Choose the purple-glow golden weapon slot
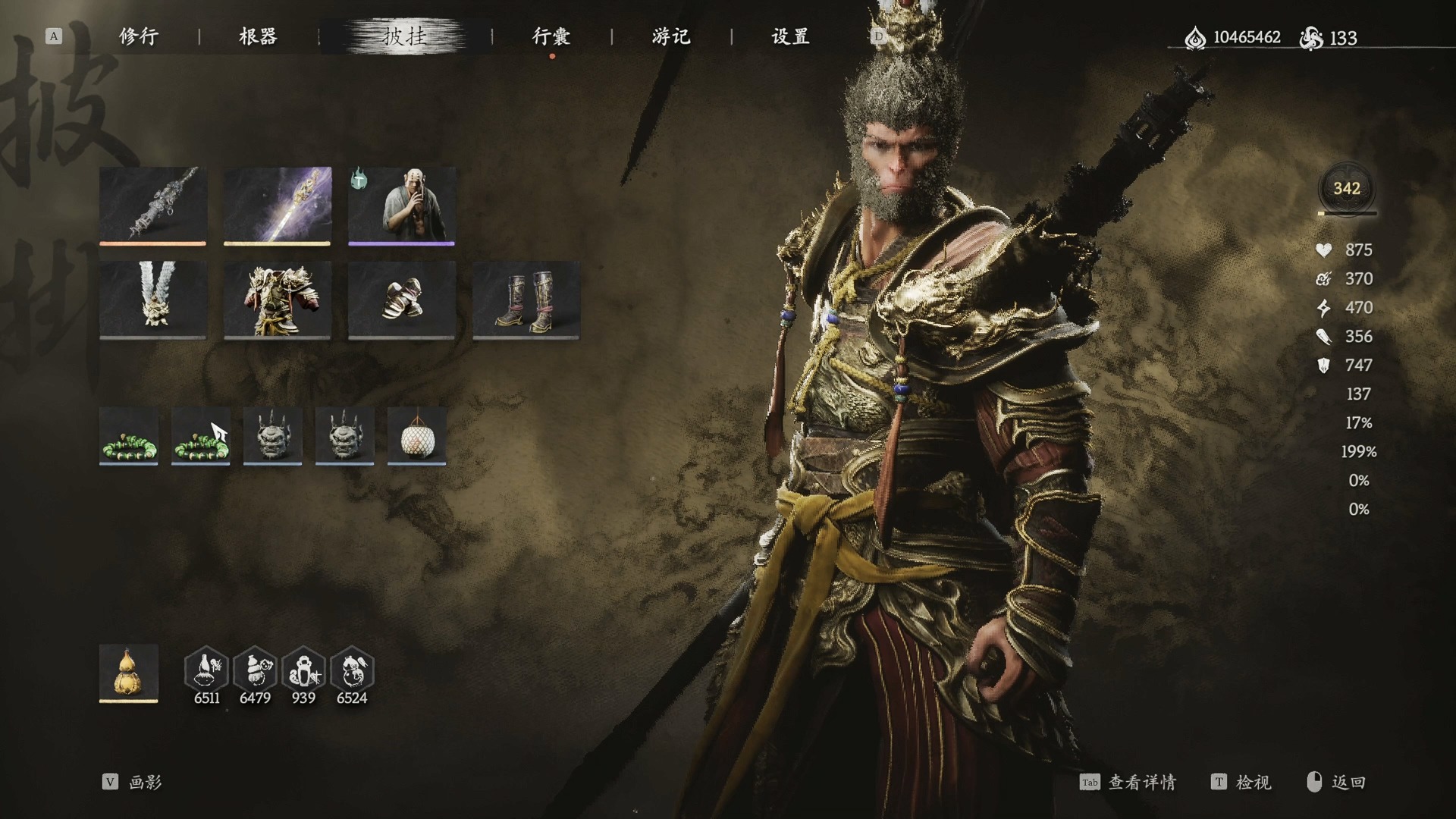 coord(277,205)
